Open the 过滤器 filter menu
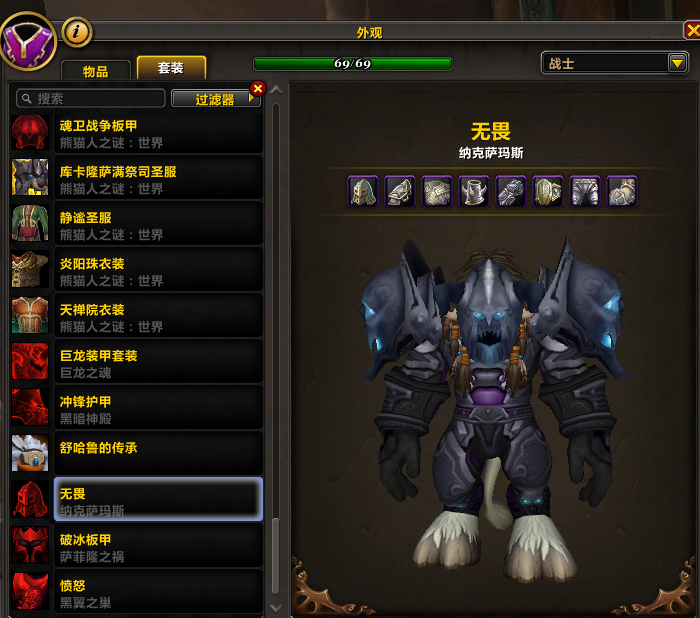The image size is (700, 618). point(215,99)
